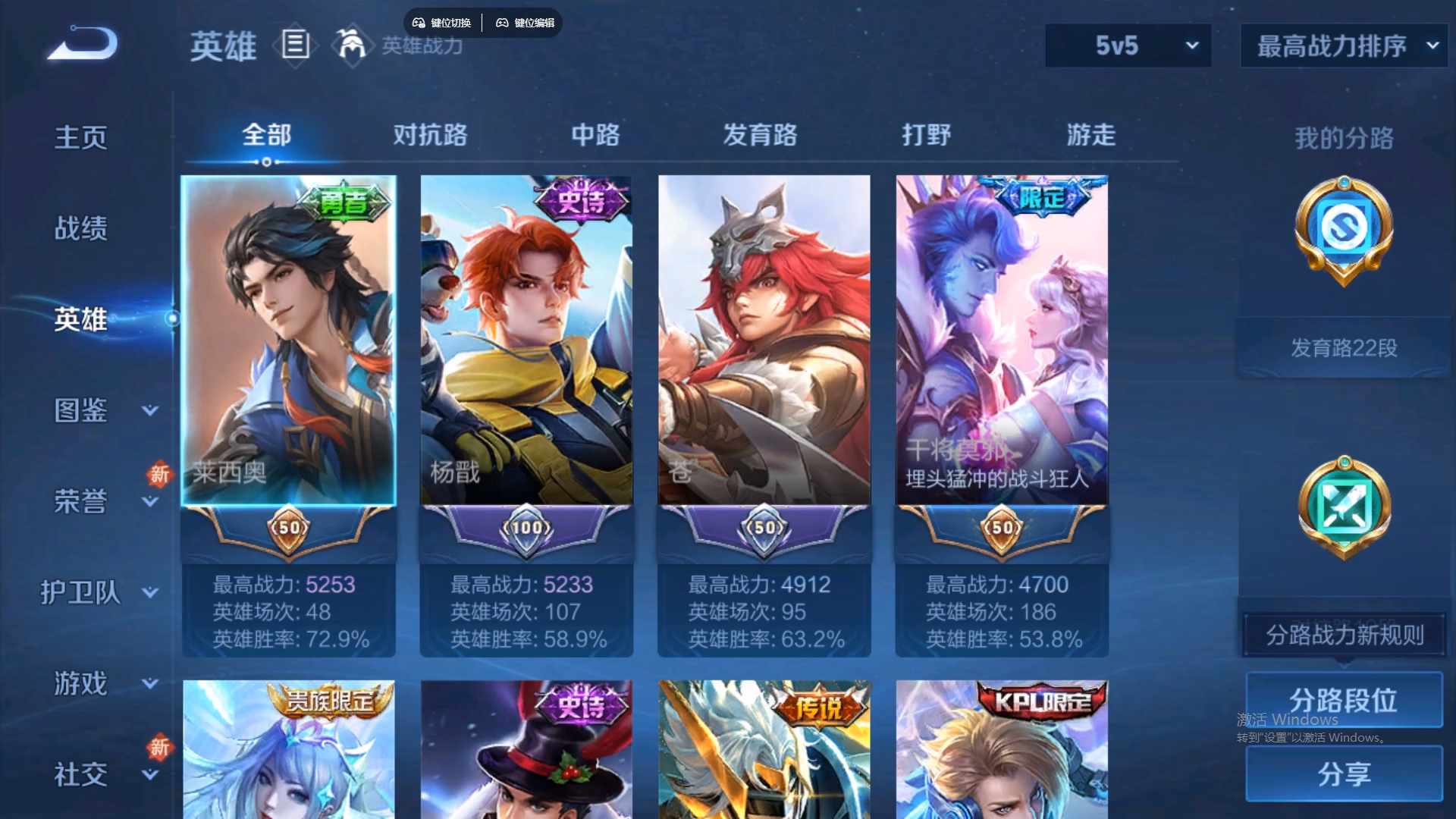This screenshot has width=1456, height=819.
Task: Open the 5v5 mode dropdown
Action: pos(1128,45)
